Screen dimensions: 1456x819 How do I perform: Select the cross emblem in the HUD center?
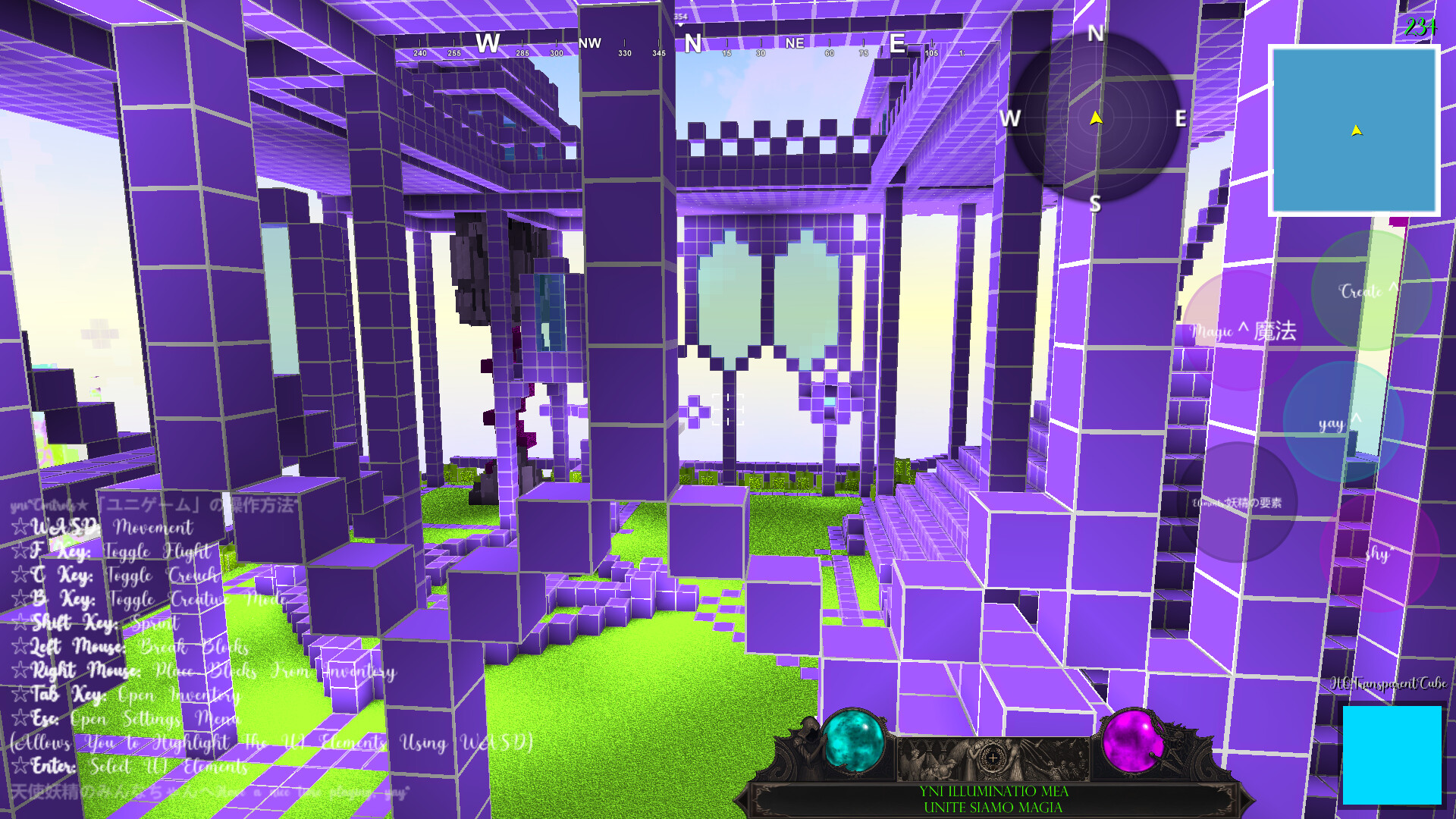(x=993, y=758)
